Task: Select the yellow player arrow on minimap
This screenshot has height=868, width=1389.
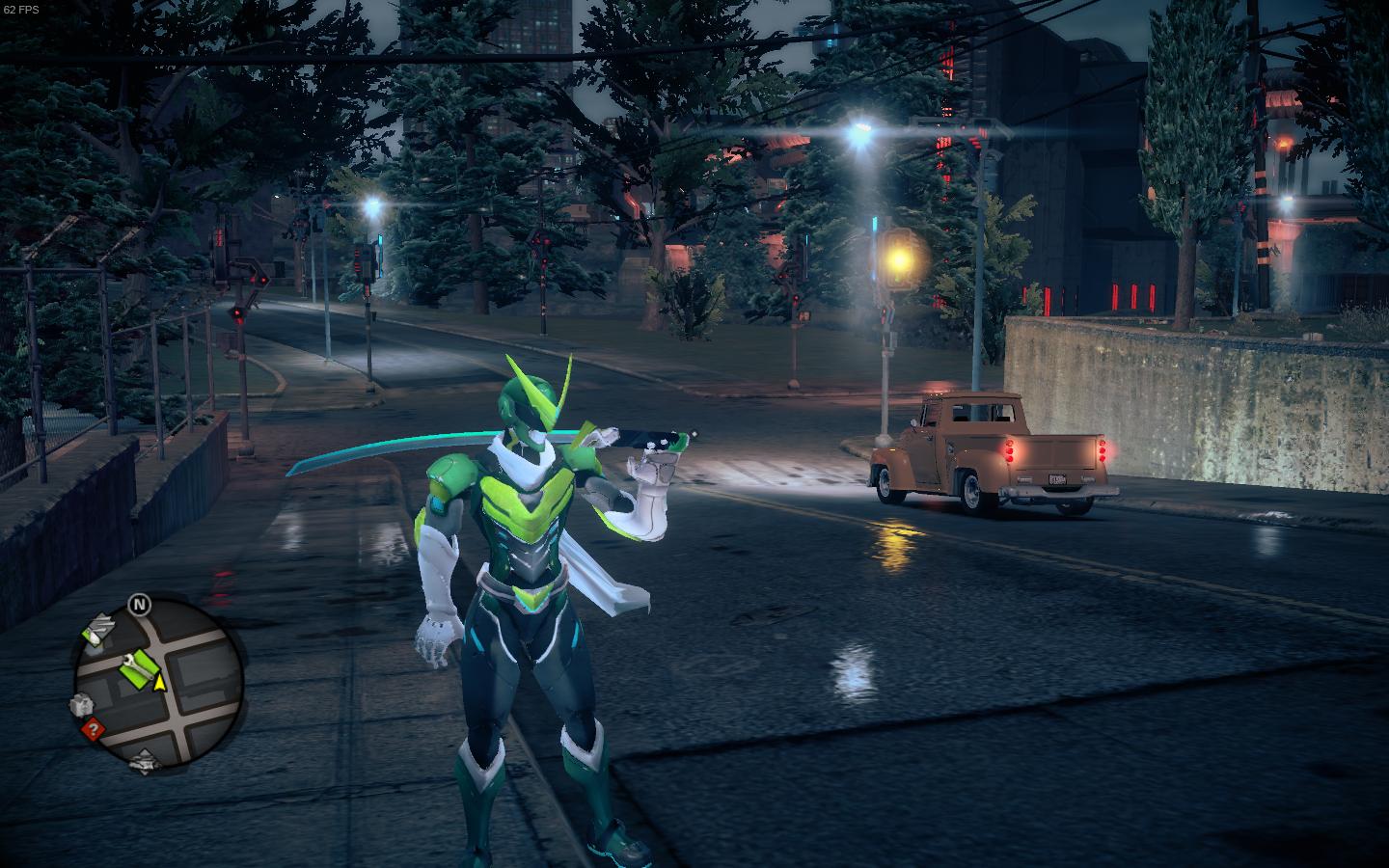Action: click(x=161, y=683)
